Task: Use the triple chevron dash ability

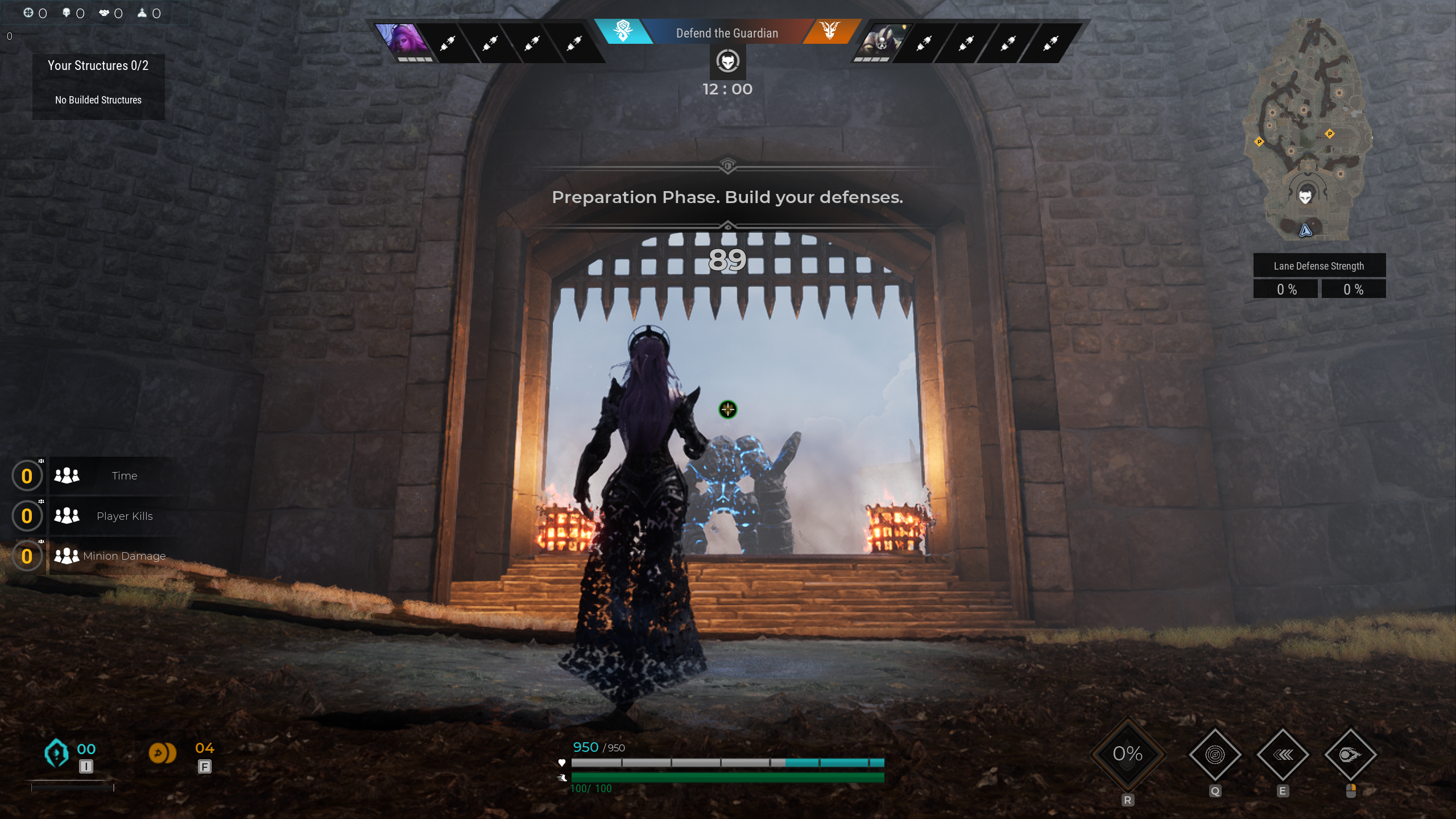Action: pos(1283,755)
